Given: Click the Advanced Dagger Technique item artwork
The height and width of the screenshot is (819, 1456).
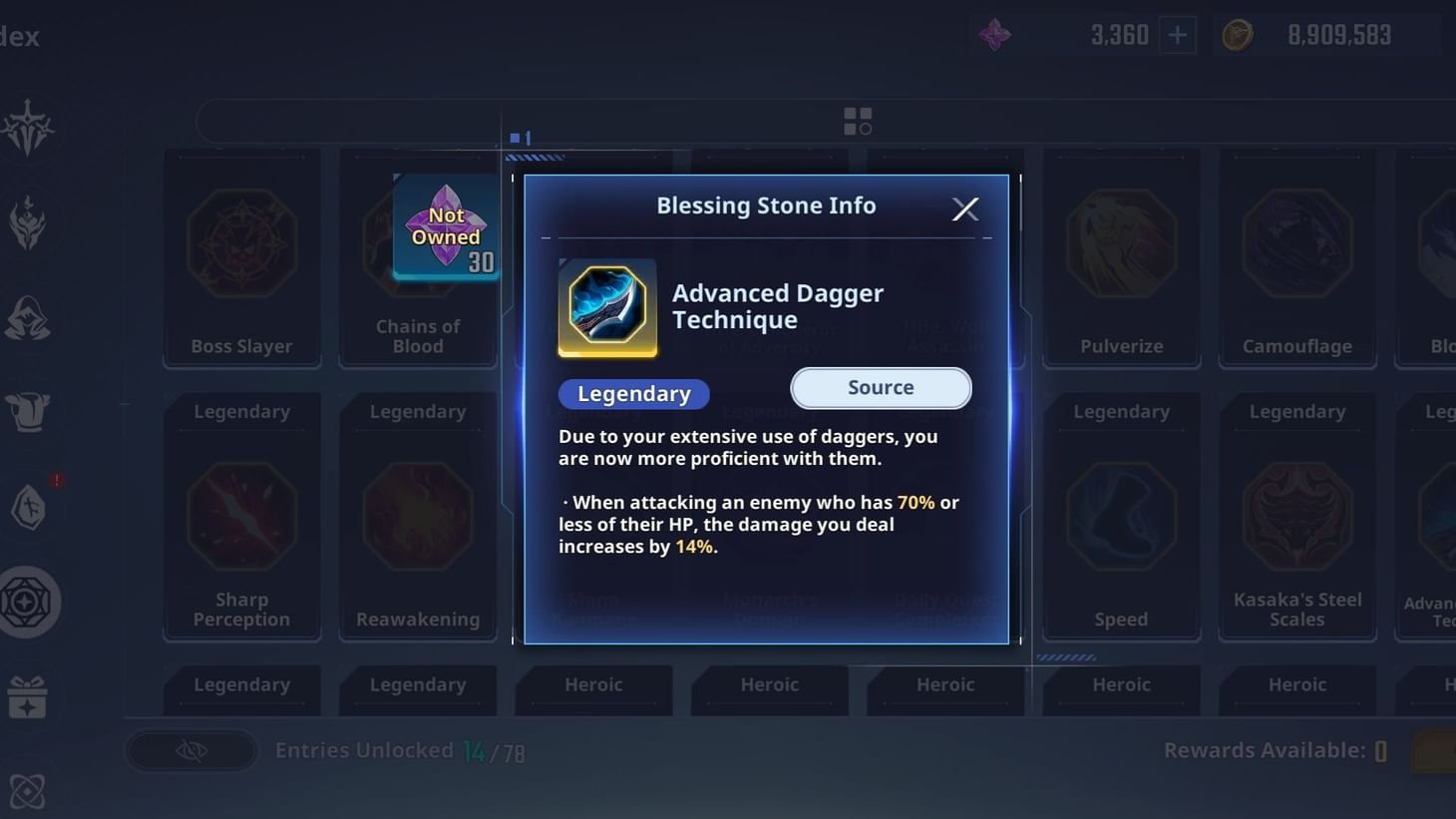Looking at the screenshot, I should click(608, 309).
